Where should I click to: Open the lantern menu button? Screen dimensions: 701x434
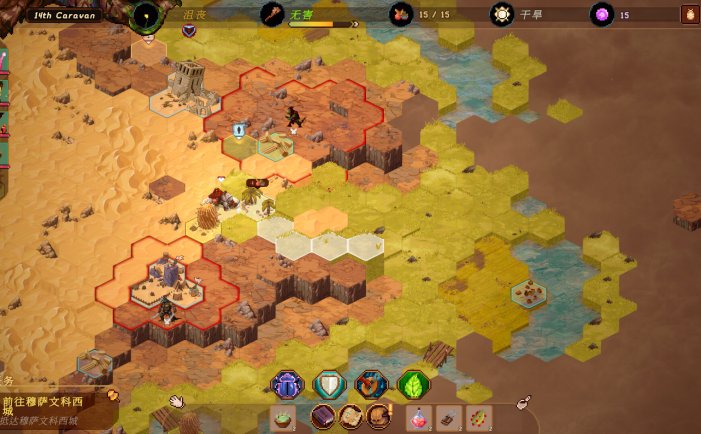click(x=689, y=14)
